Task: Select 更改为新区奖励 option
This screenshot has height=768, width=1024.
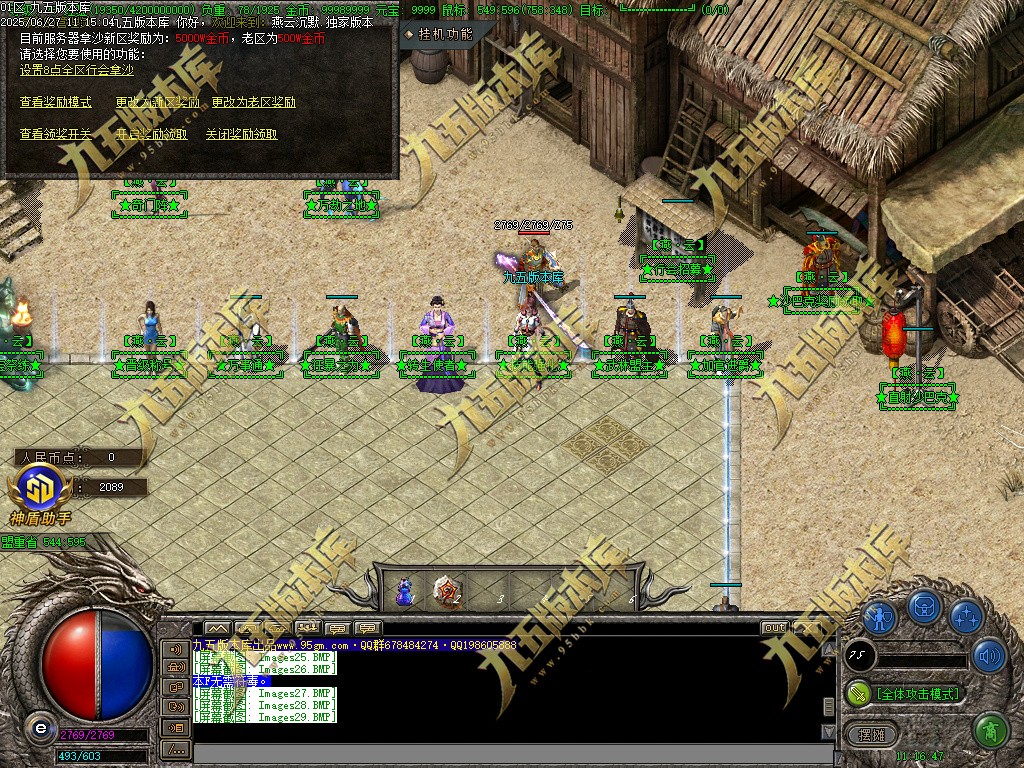Action: pyautogui.click(x=157, y=102)
